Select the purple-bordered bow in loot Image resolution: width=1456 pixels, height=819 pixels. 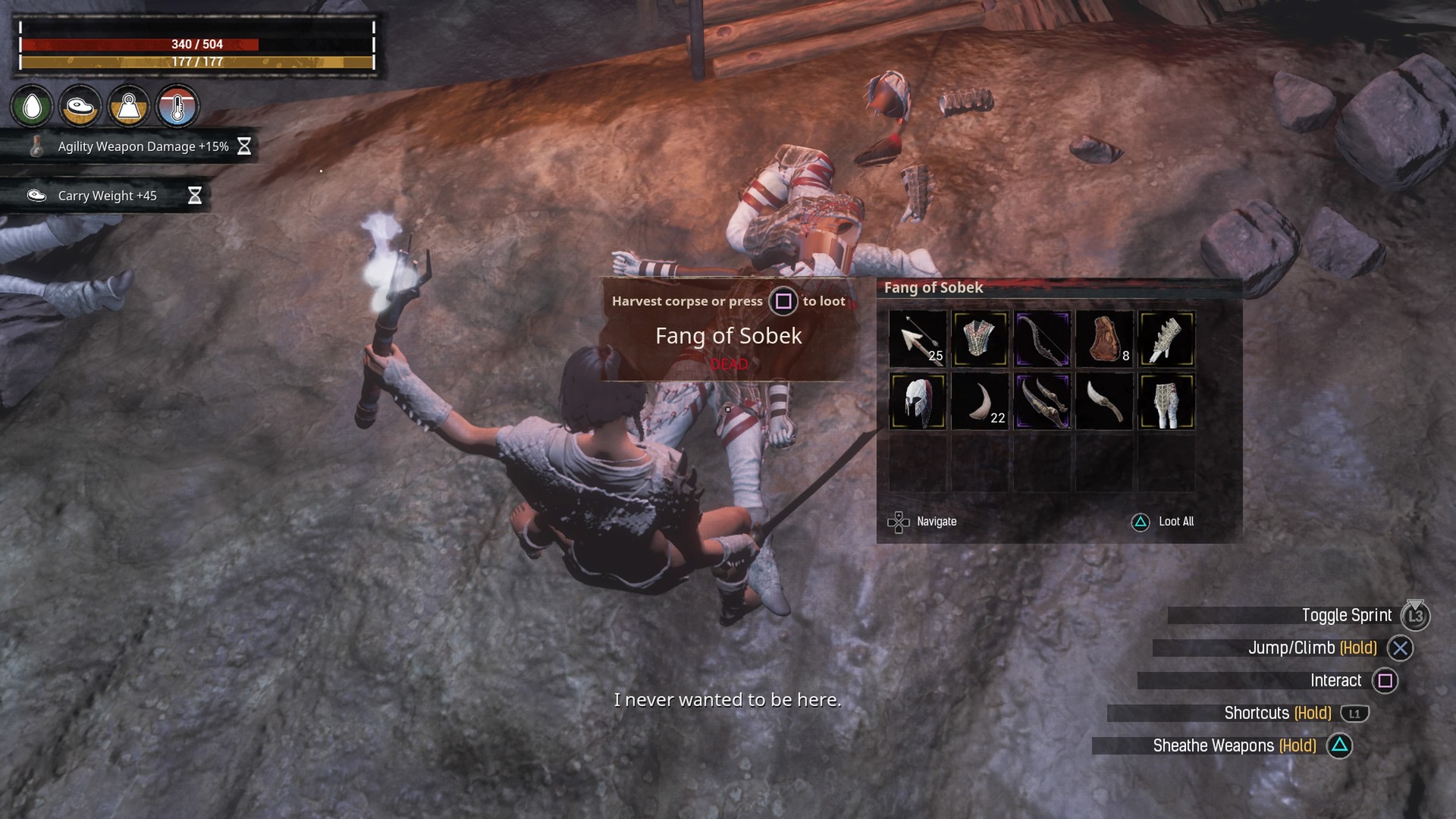click(x=1042, y=339)
